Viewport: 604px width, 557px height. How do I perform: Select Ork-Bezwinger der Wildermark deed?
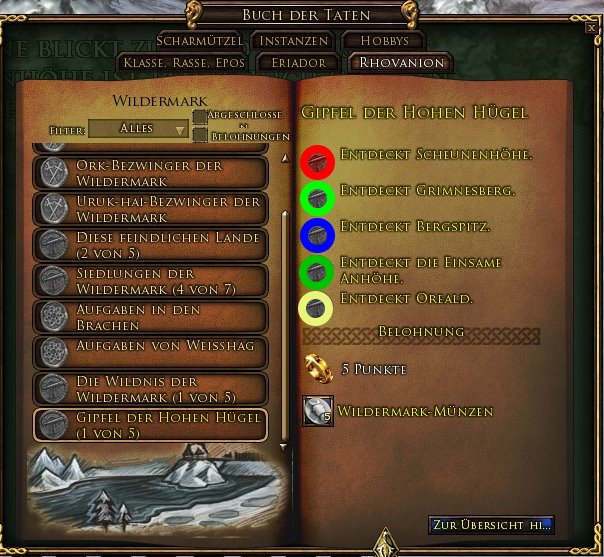[x=151, y=172]
